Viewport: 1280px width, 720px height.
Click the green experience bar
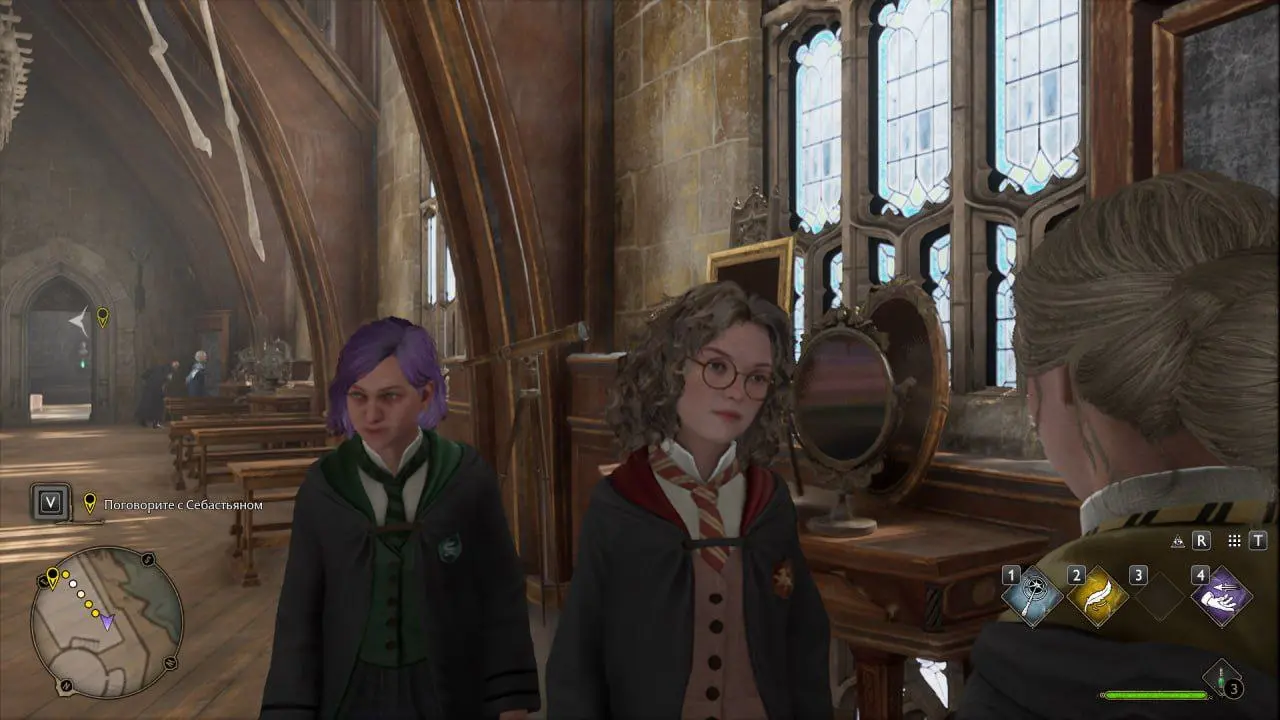[1155, 695]
